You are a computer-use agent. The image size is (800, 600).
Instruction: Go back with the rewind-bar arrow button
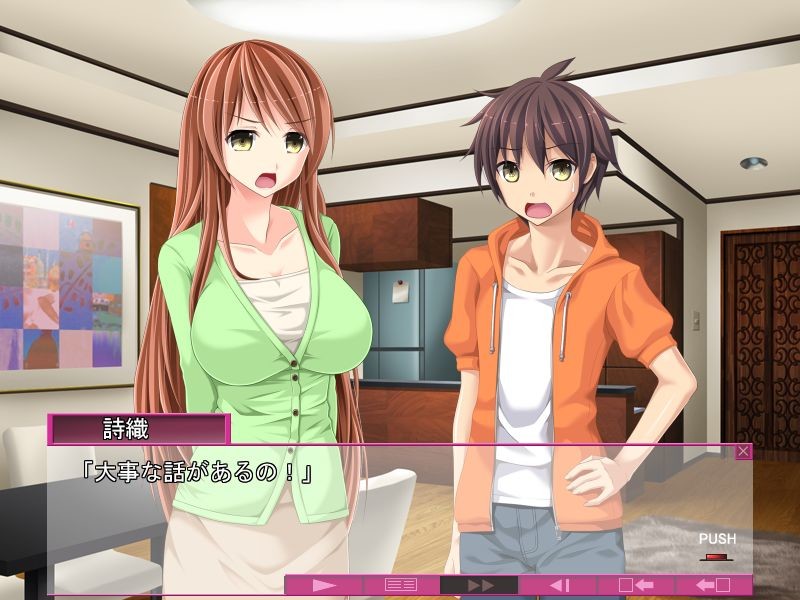[x=558, y=585]
